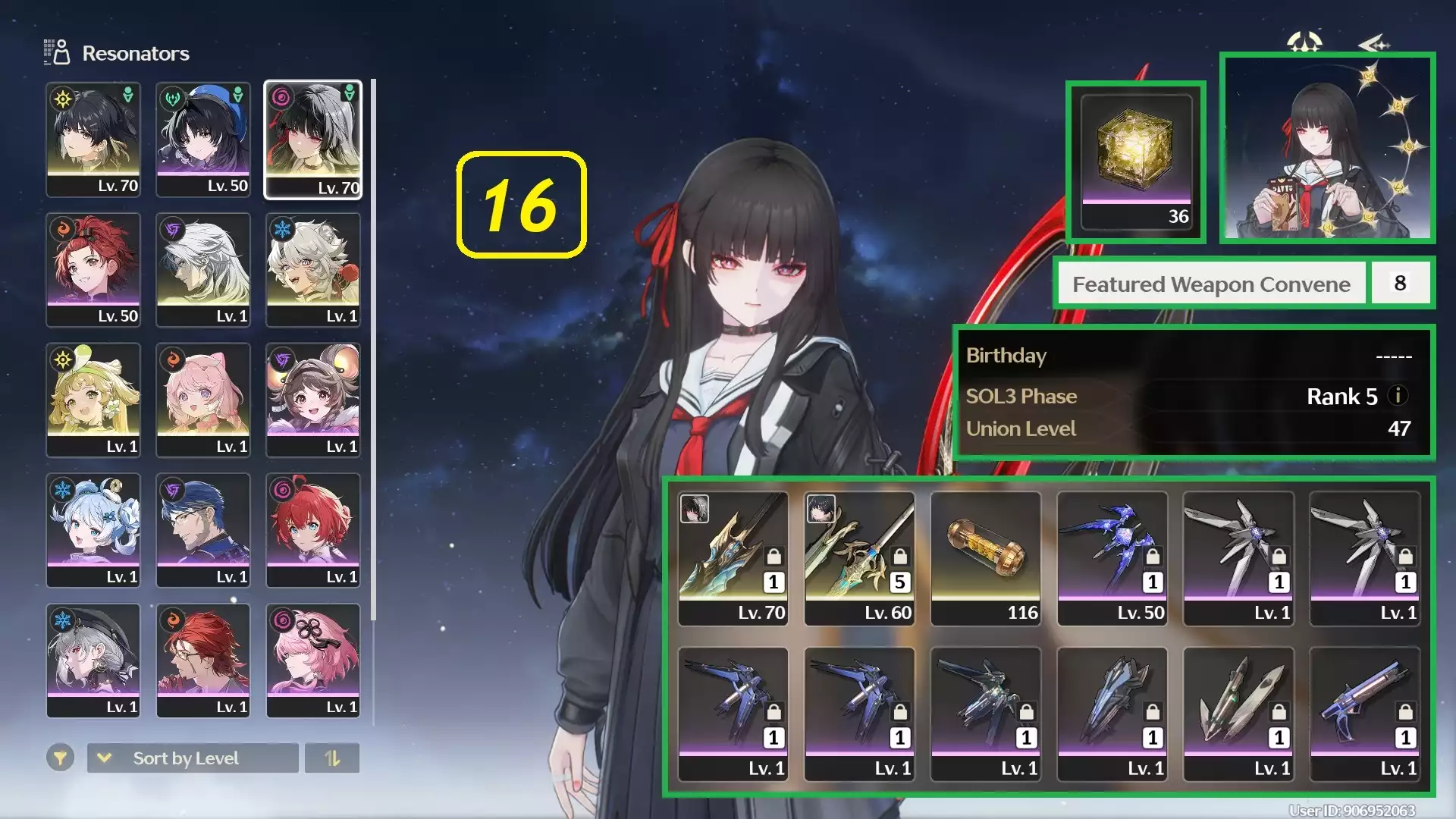Click the tuner item showing quantity 116

986,554
